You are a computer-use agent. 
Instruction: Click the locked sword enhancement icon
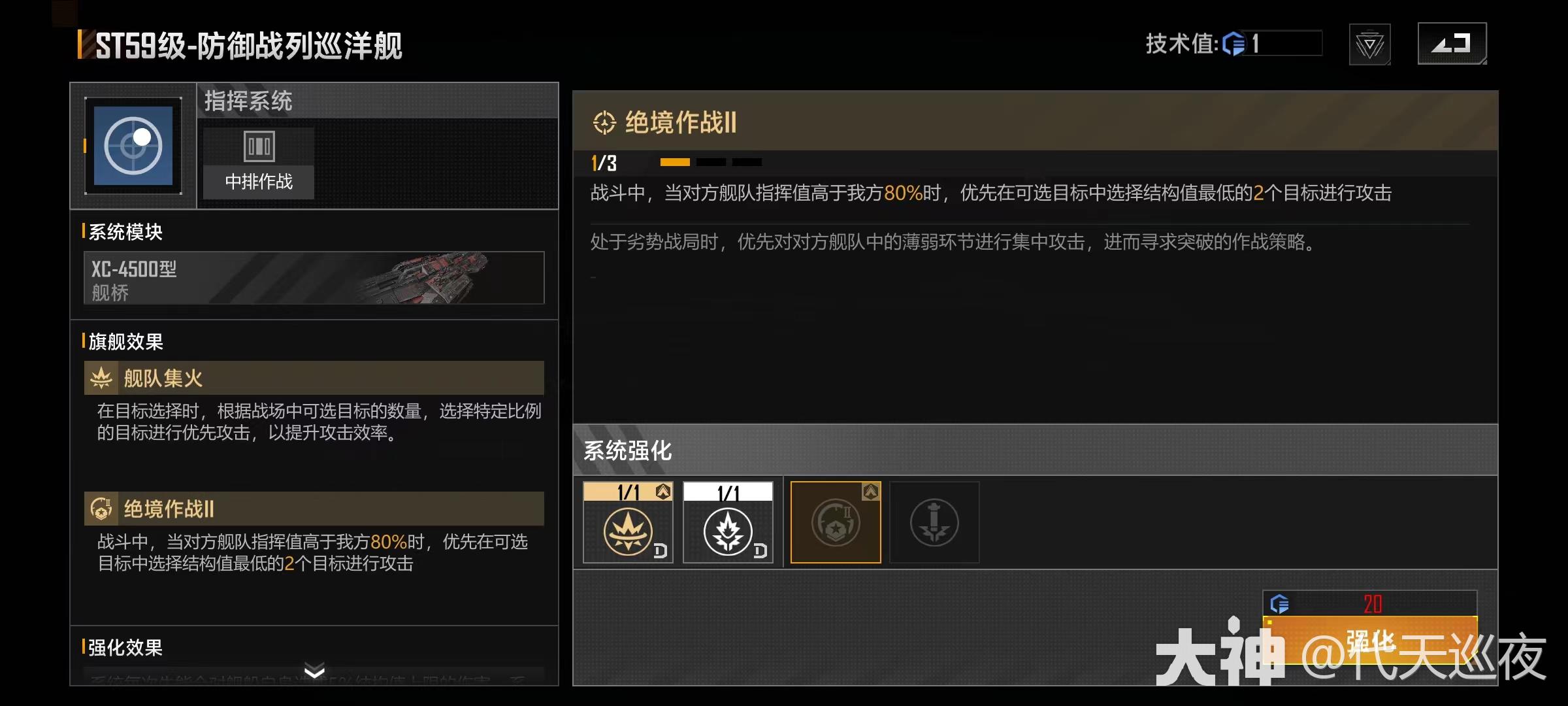[x=934, y=522]
